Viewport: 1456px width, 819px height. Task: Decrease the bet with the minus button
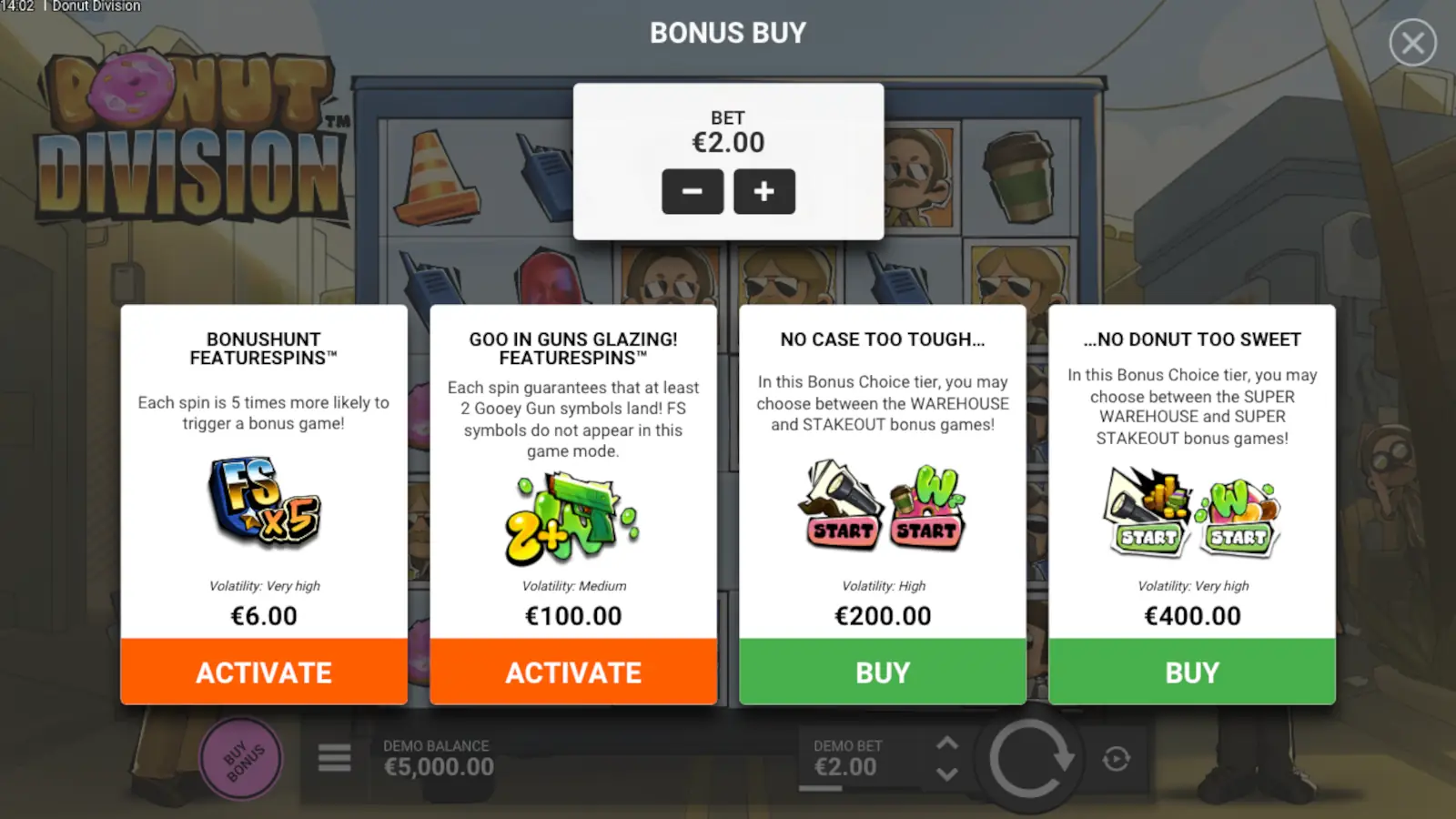pos(693,192)
